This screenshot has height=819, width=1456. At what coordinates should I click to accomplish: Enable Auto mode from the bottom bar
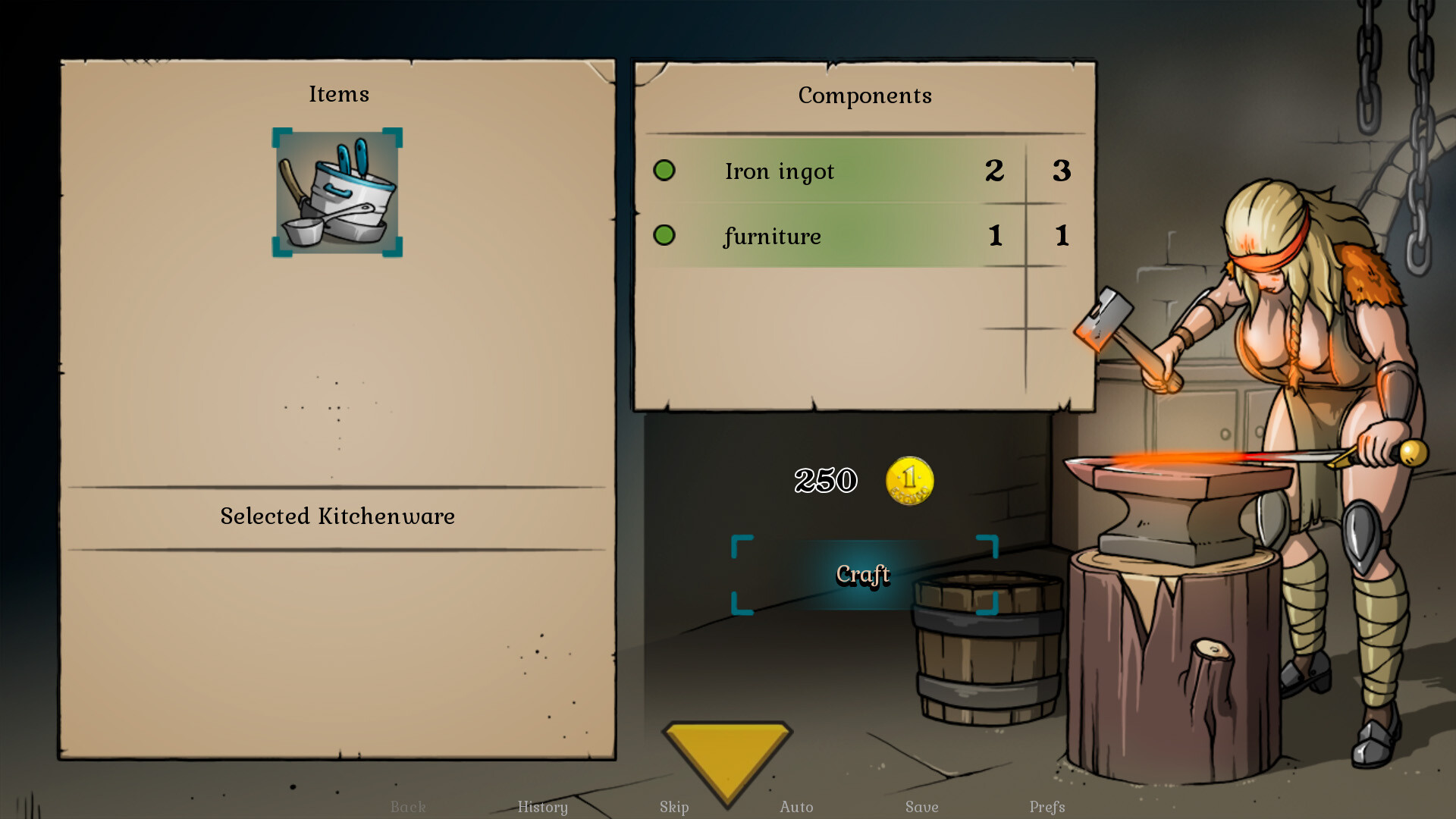coord(797,807)
